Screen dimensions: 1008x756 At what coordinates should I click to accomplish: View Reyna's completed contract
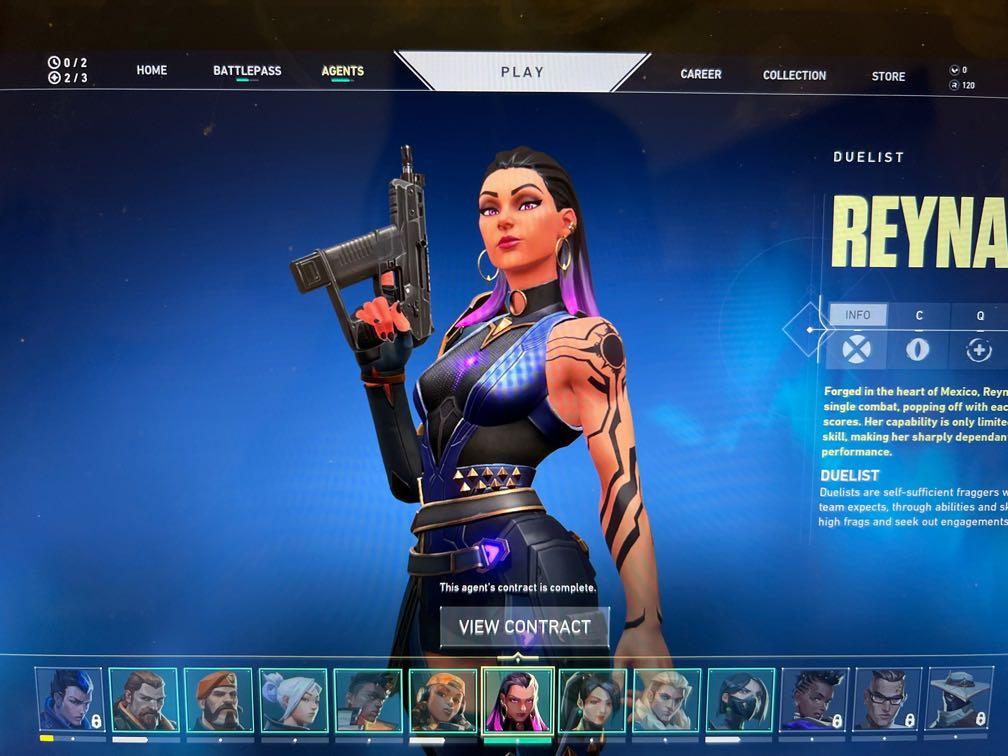pos(525,628)
